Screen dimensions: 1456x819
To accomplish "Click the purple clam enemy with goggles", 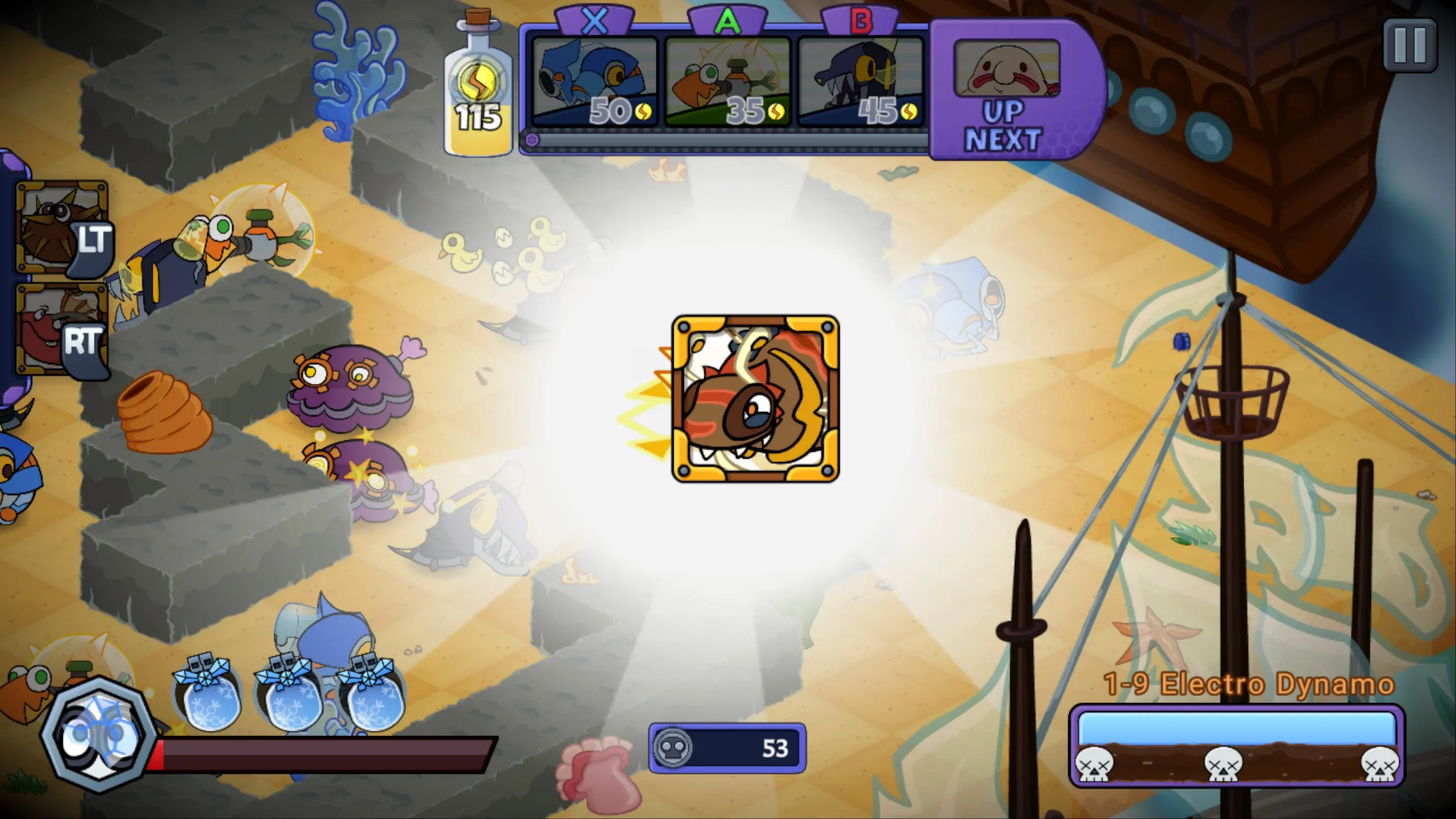I will coord(347,387).
